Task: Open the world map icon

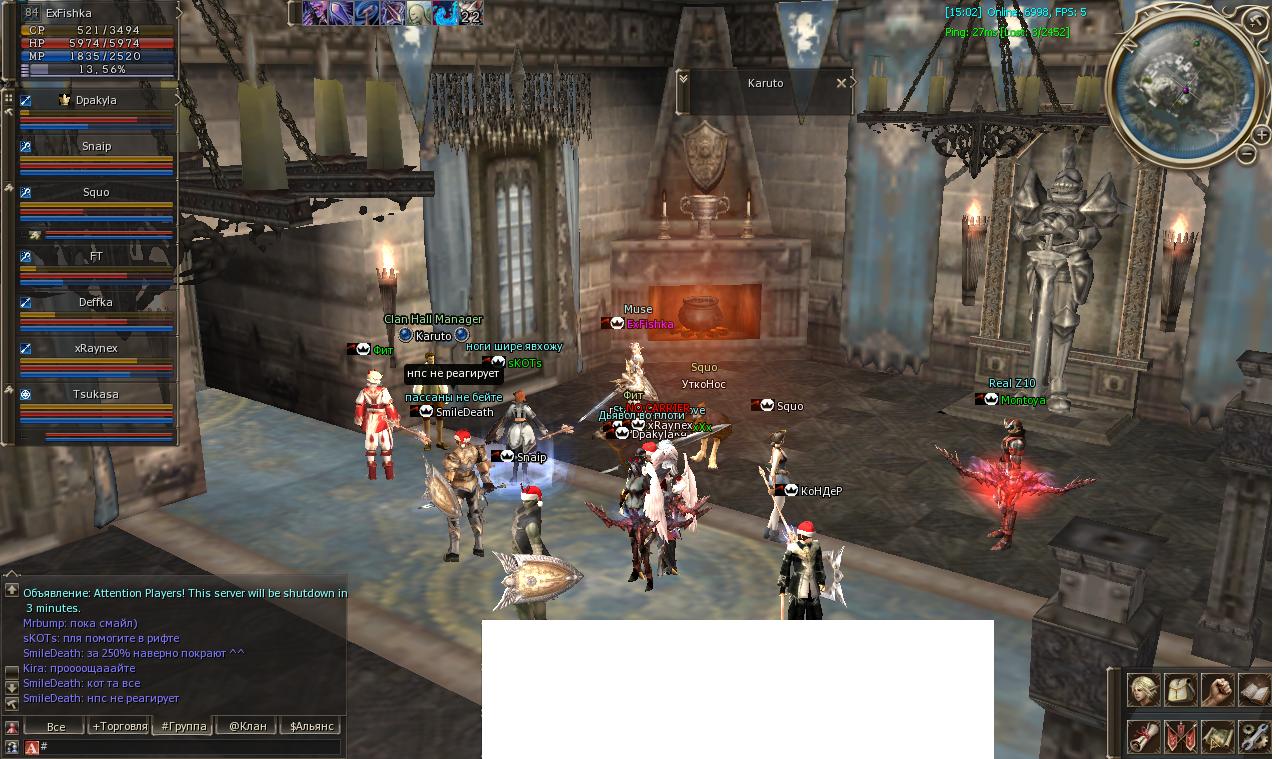Action: [x=1217, y=736]
